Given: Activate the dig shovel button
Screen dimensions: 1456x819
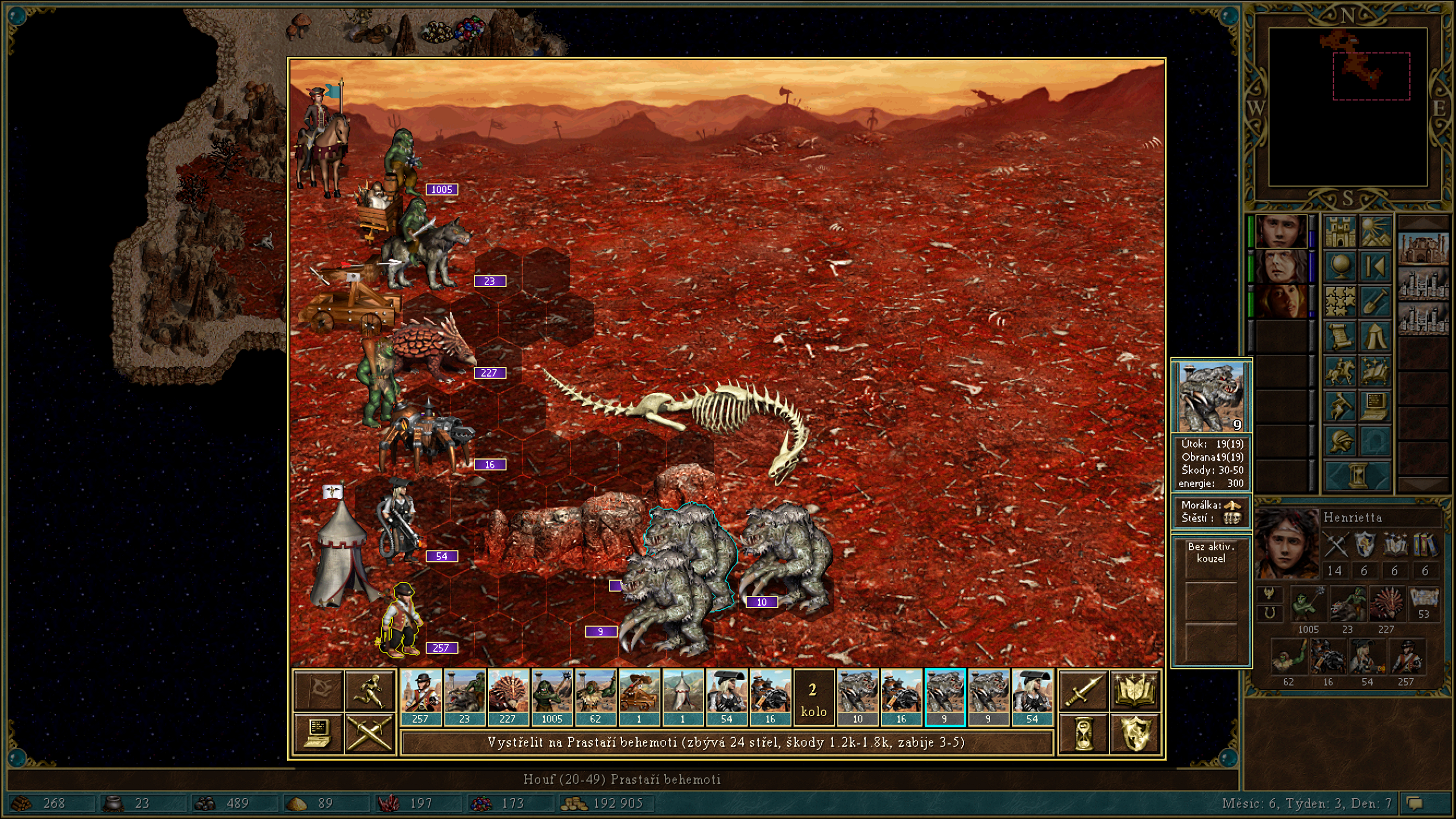Looking at the screenshot, I should tap(1375, 301).
